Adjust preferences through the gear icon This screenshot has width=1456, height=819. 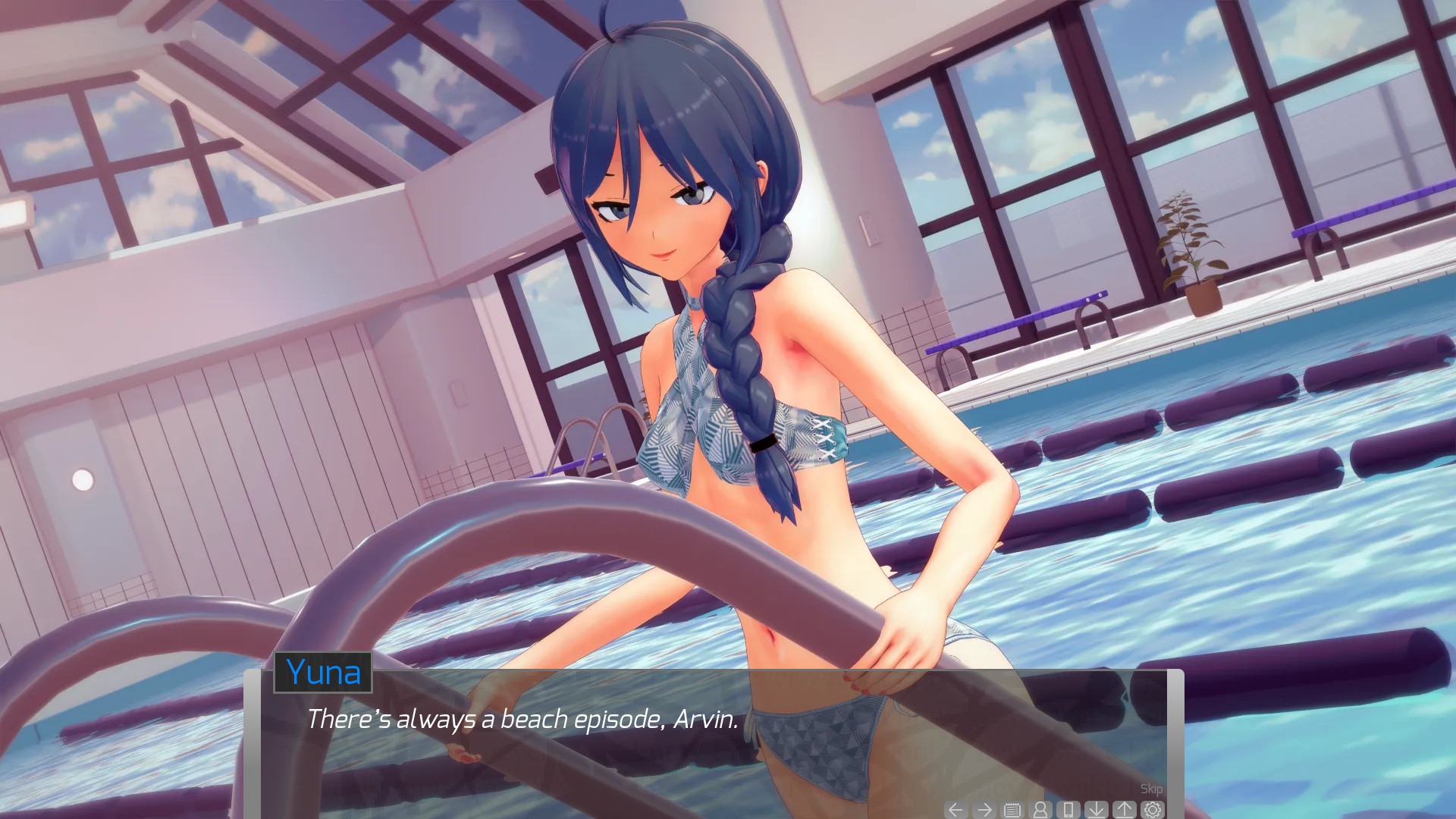point(1153,810)
